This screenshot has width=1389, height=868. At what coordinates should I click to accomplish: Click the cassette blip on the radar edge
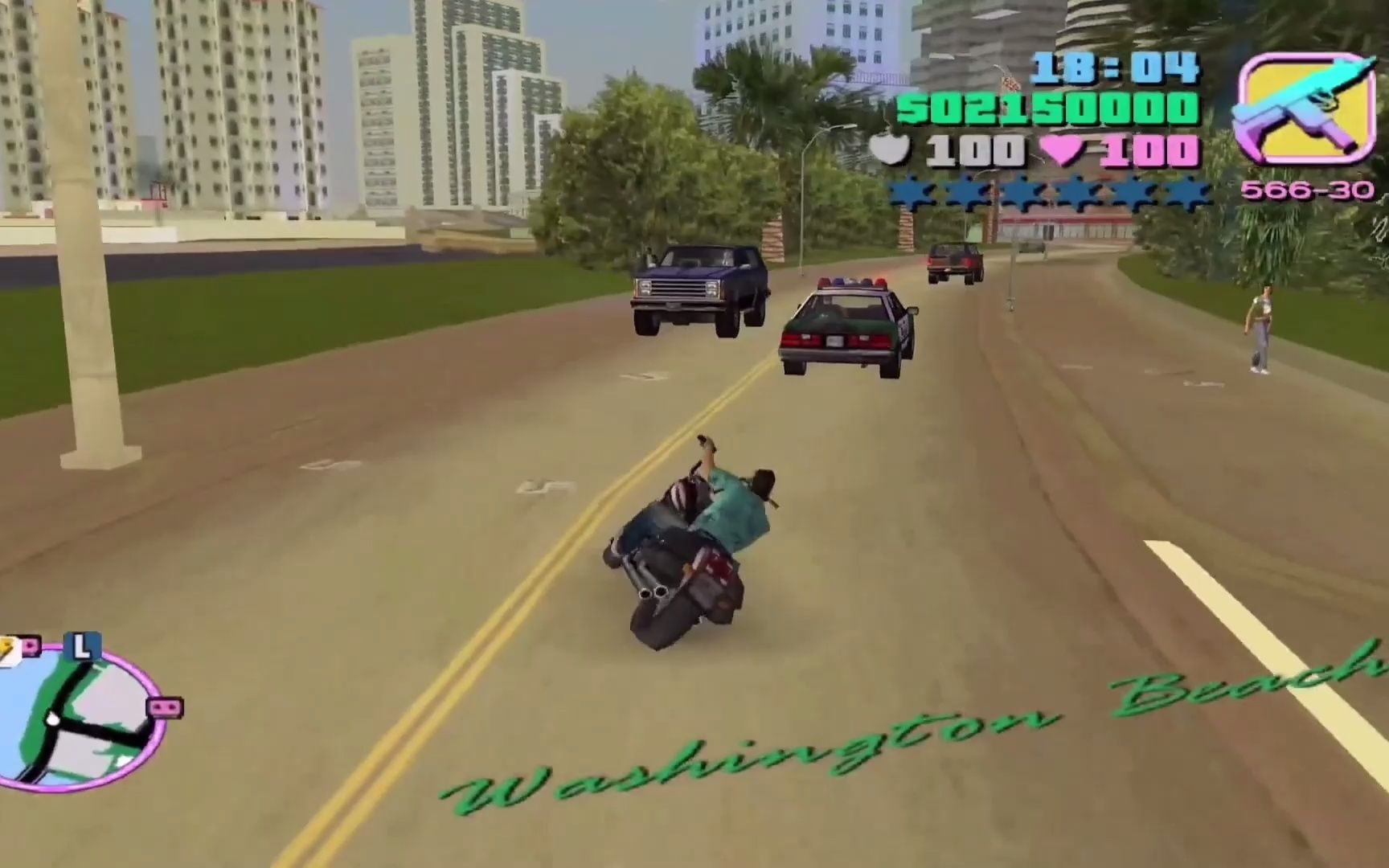tap(164, 707)
